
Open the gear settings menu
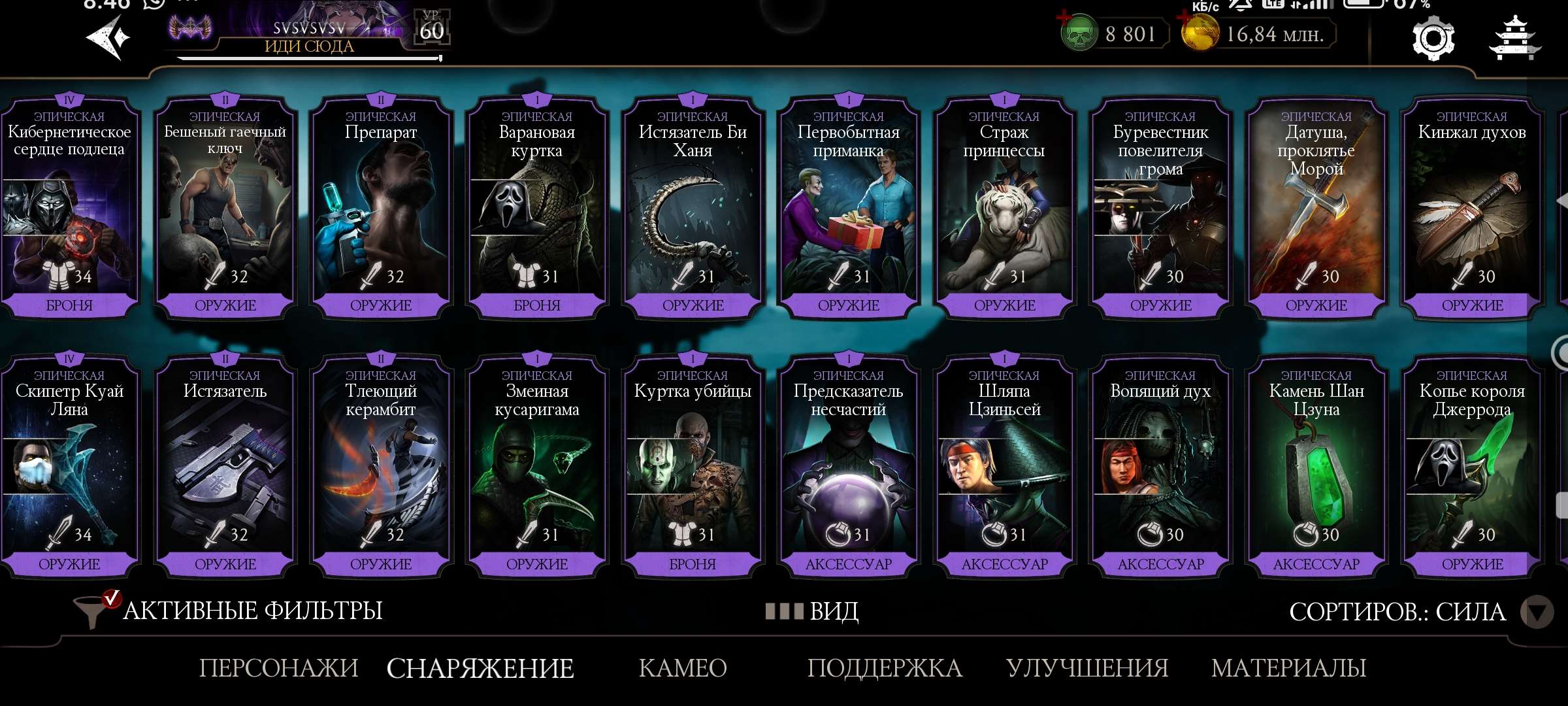click(x=1433, y=39)
